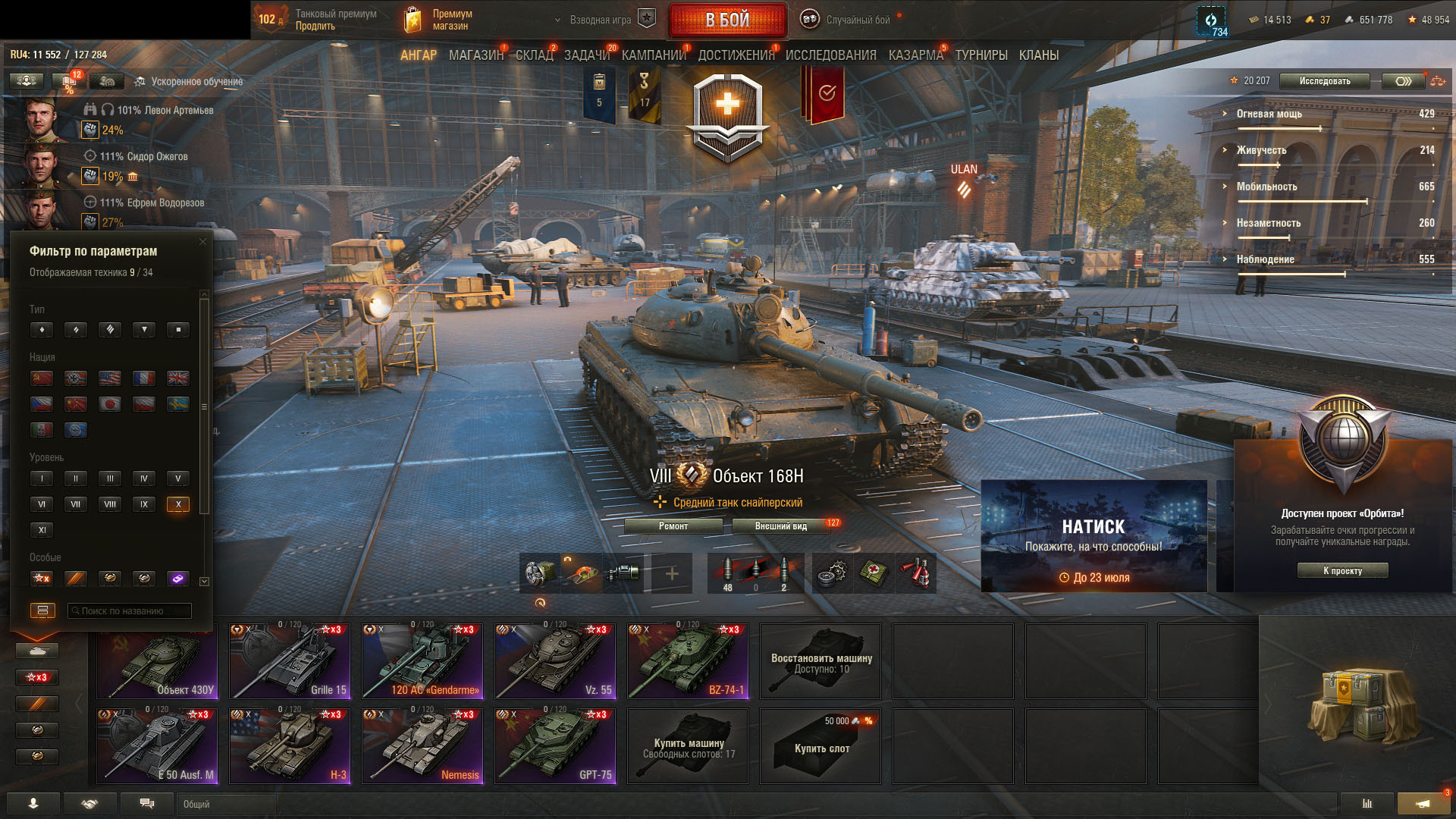Click the К проекту button
Image resolution: width=1456 pixels, height=819 pixels.
pyautogui.click(x=1342, y=571)
